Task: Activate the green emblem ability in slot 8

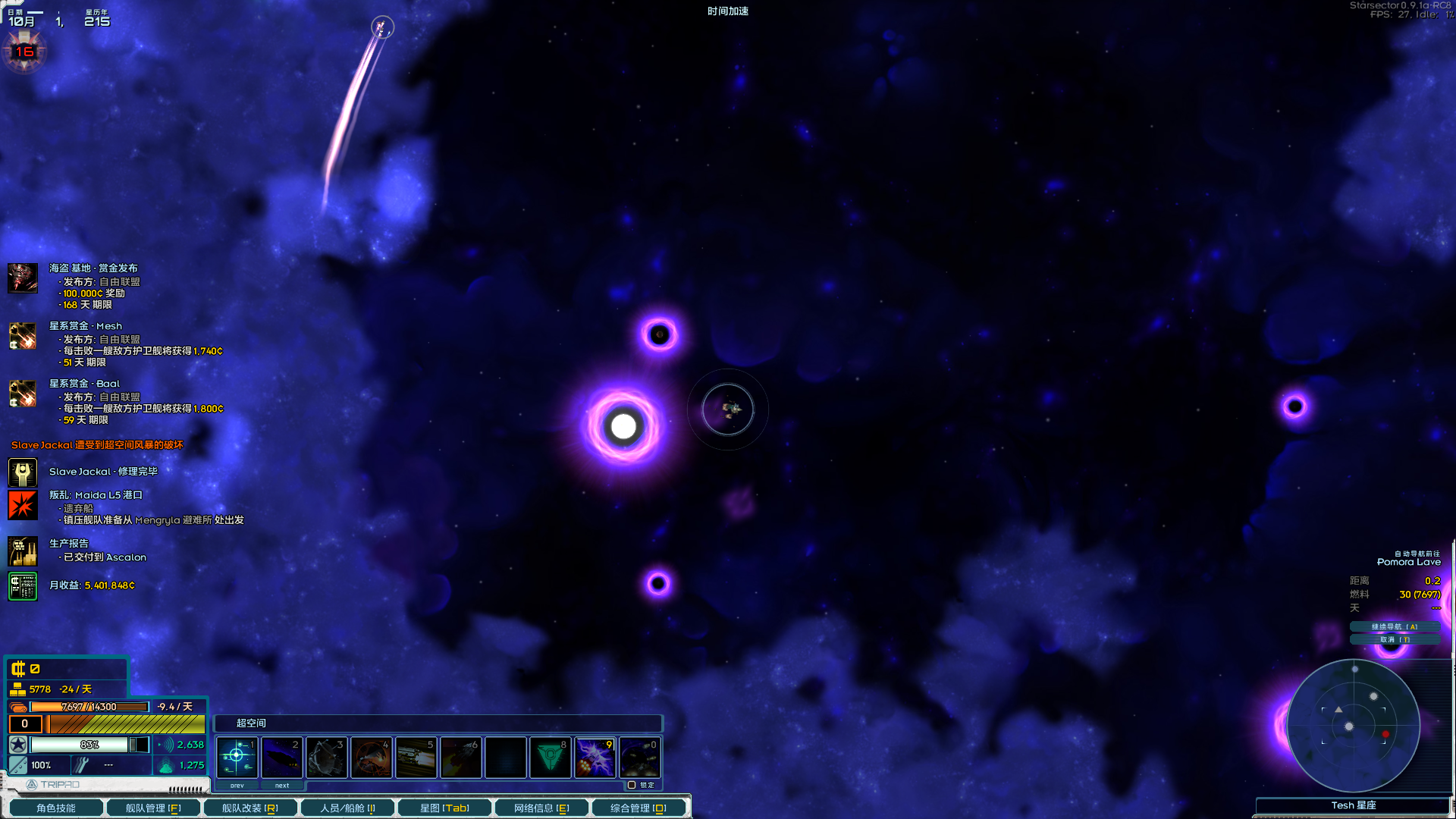Action: [551, 757]
